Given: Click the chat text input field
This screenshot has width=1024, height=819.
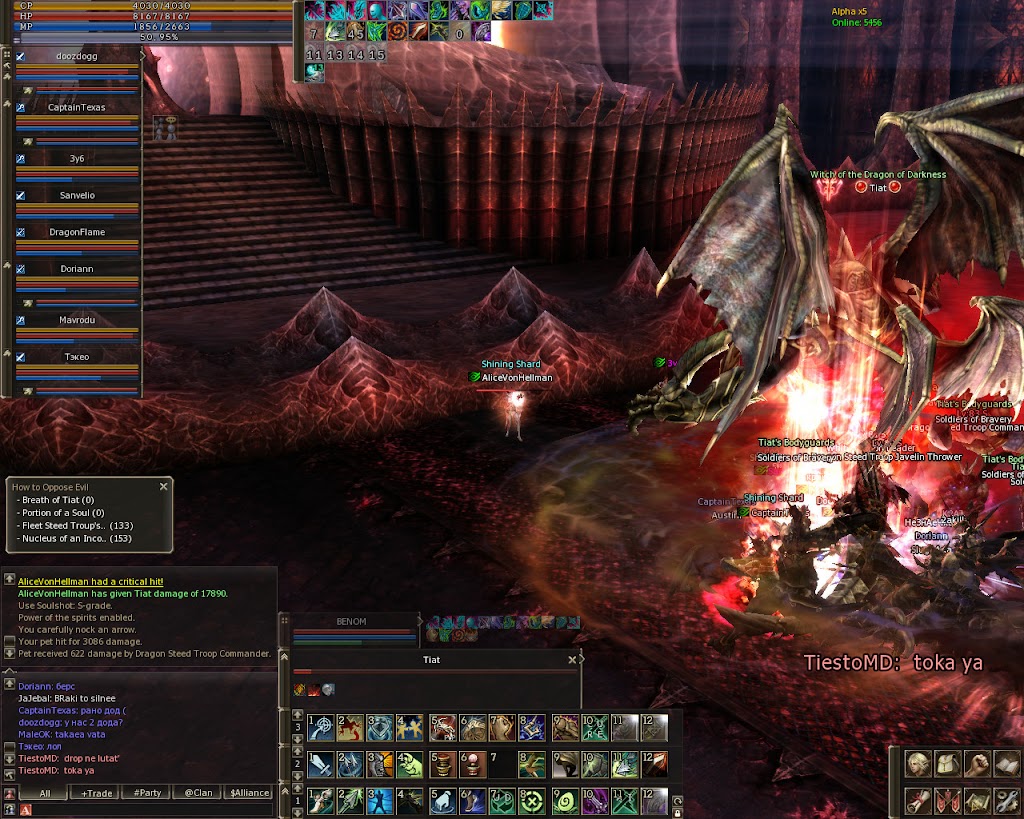Looking at the screenshot, I should [150, 809].
